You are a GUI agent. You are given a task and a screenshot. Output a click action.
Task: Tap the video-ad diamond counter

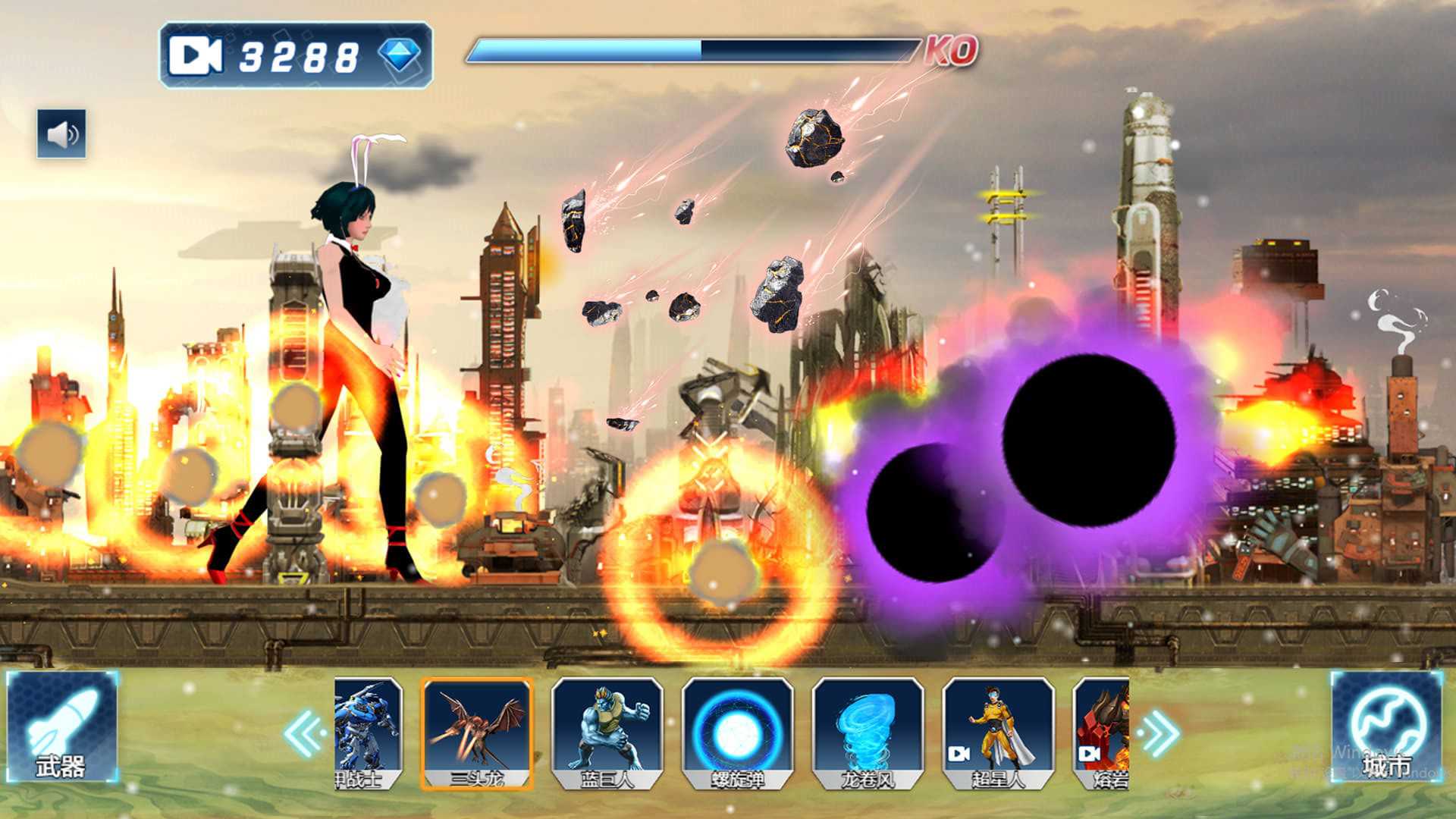click(x=296, y=55)
